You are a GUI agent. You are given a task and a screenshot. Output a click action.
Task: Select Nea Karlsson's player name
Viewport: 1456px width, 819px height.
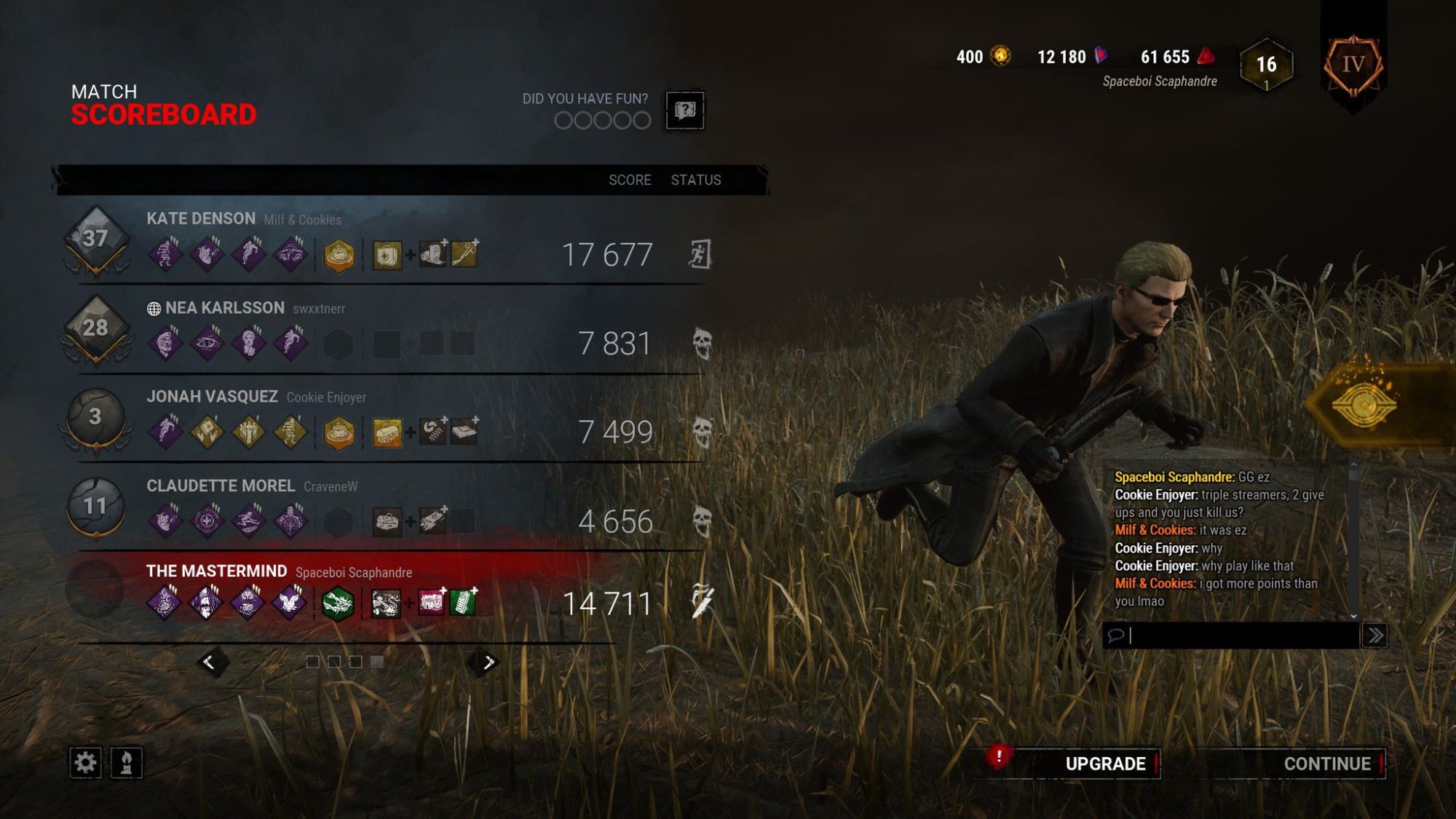pyautogui.click(x=224, y=308)
